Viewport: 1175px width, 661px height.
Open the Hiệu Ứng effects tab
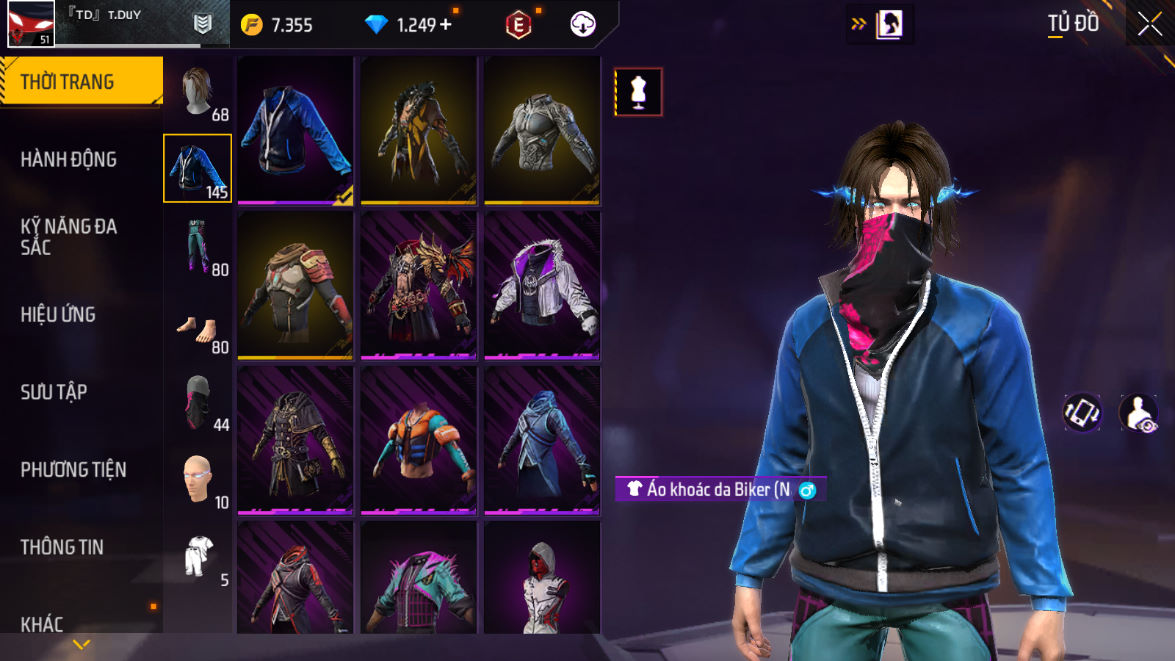pyautogui.click(x=58, y=314)
